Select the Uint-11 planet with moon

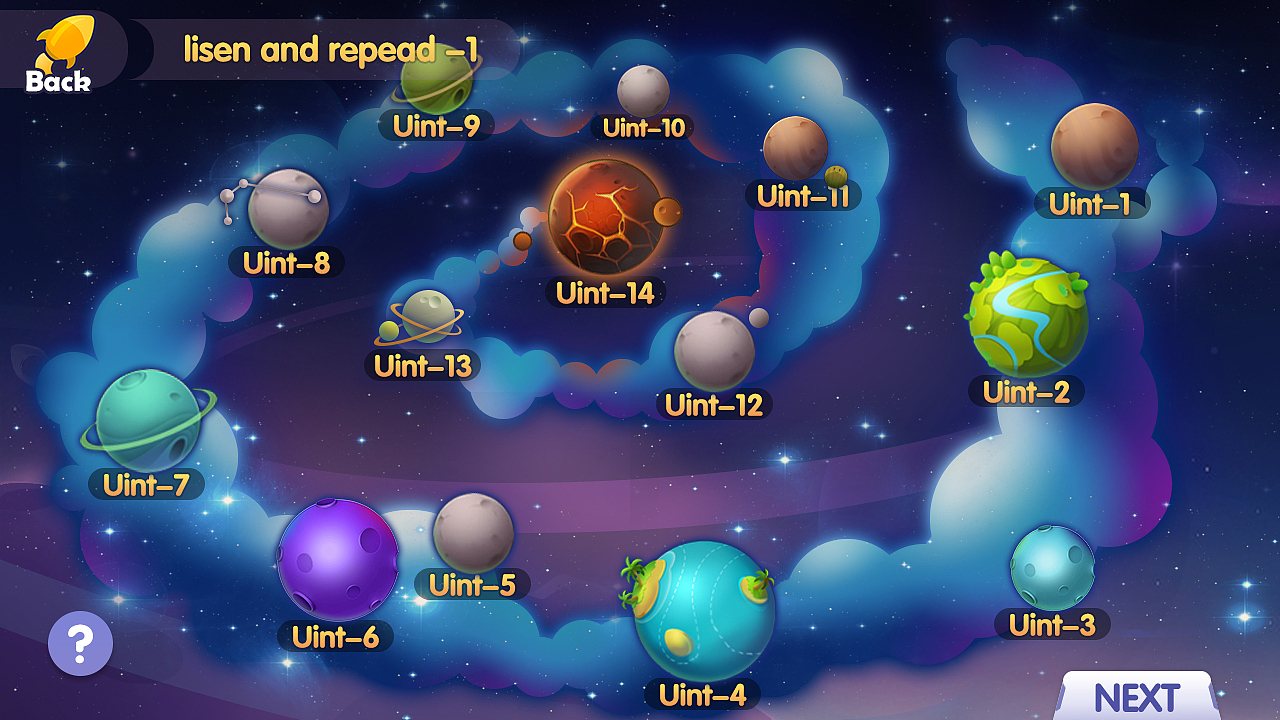pos(795,148)
